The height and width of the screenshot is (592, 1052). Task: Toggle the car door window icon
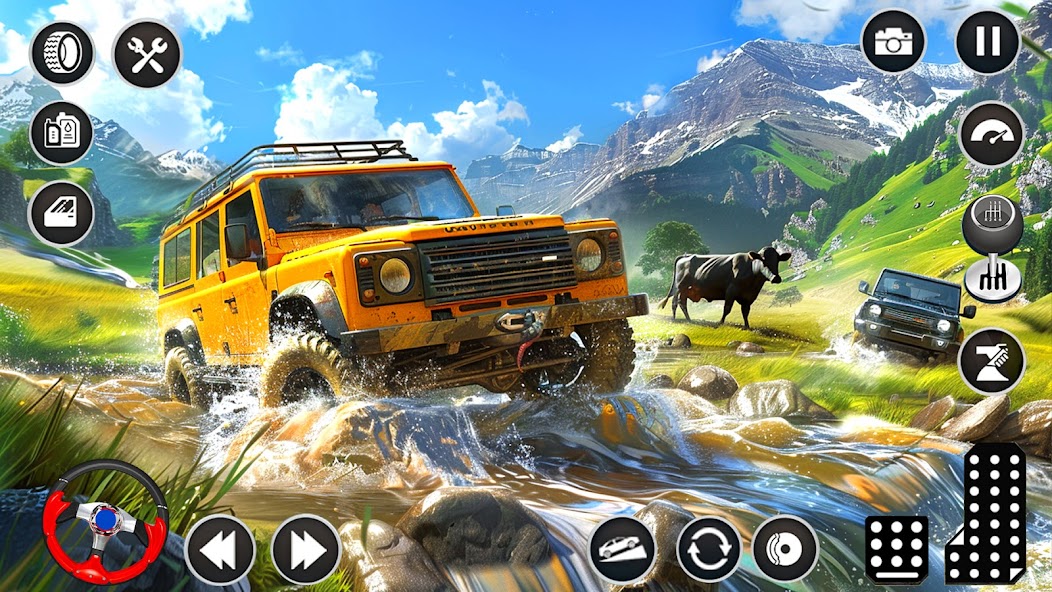62,213
